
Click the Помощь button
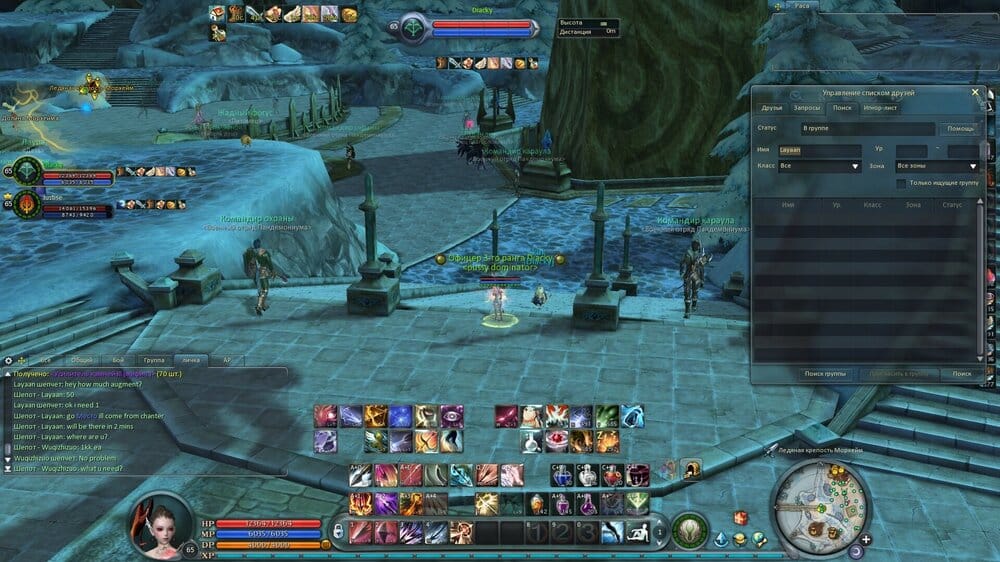pyautogui.click(x=960, y=129)
